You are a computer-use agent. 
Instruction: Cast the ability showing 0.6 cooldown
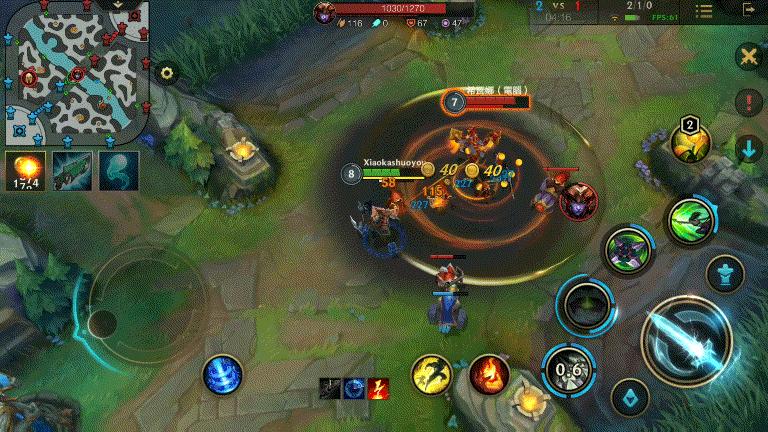[570, 368]
